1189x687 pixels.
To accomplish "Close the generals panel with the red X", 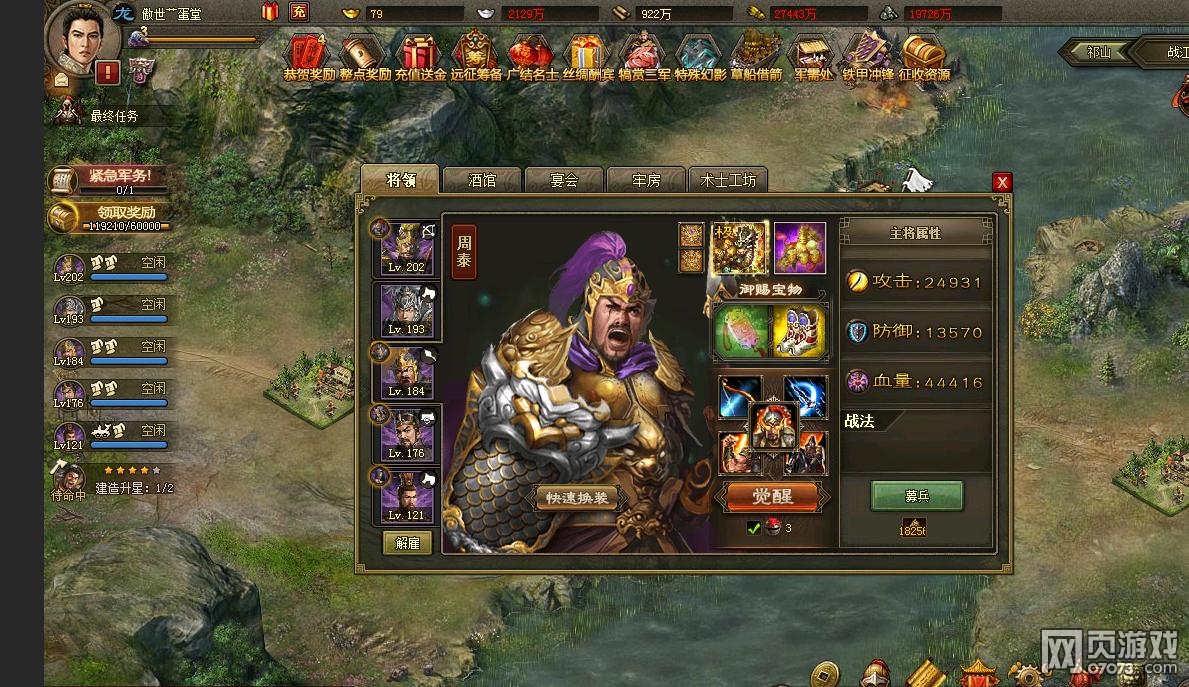I will tap(1002, 182).
